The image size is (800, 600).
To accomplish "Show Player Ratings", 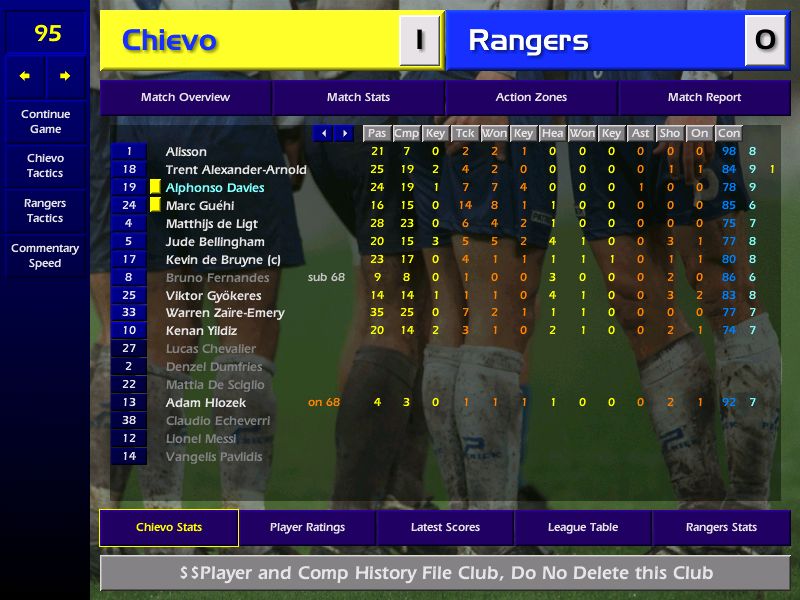I will coord(307,528).
